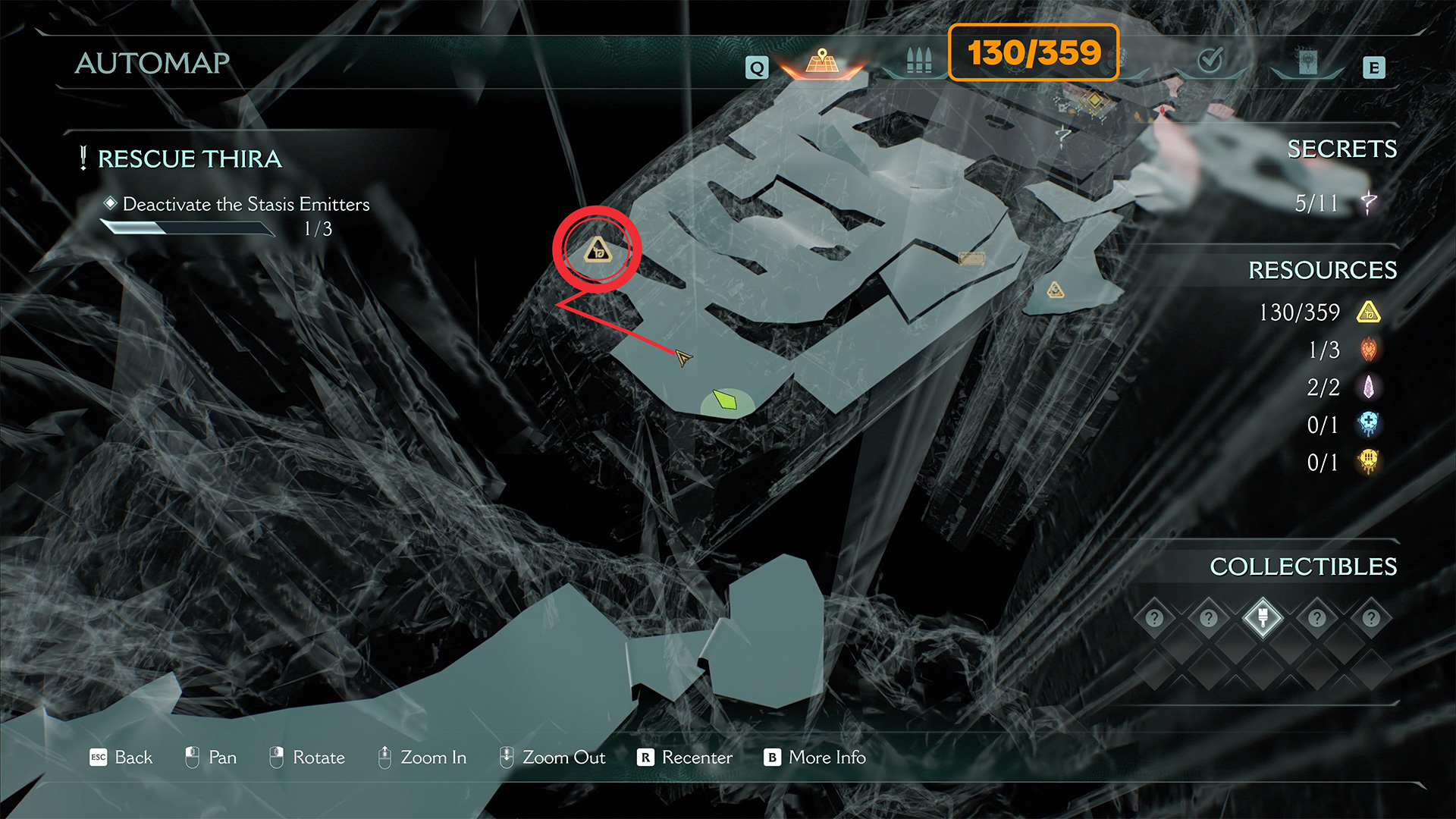Select the red-circled gold marker on the map
1456x819 pixels.
pyautogui.click(x=598, y=249)
